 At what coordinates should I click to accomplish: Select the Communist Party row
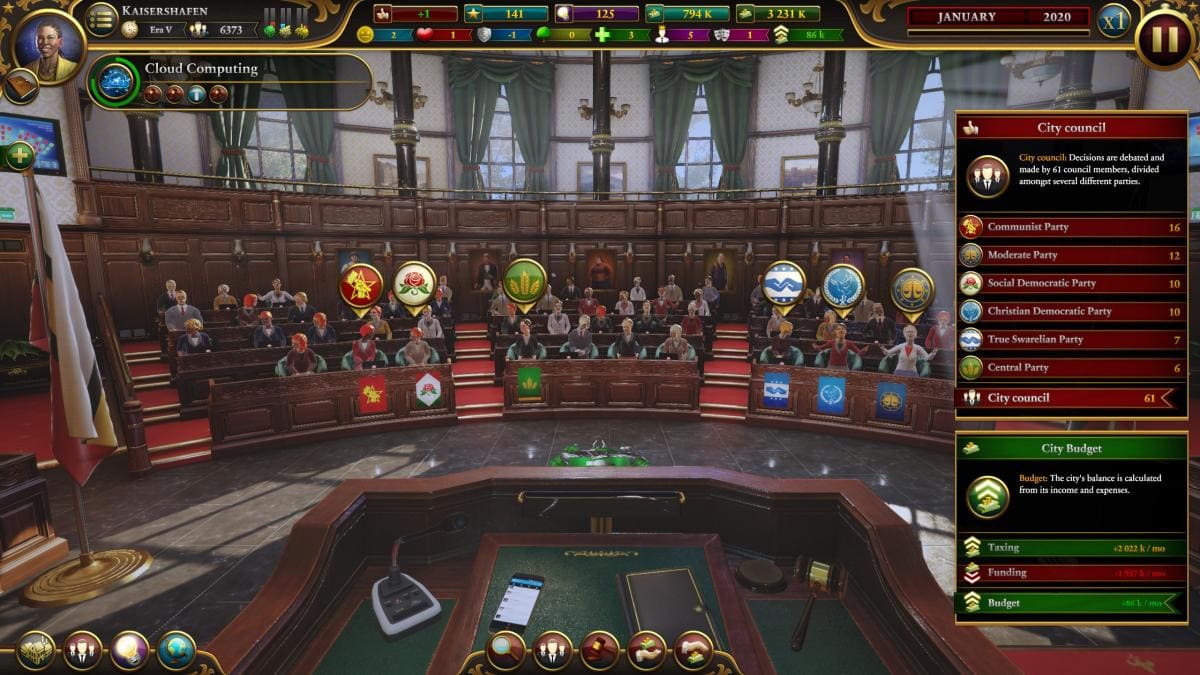(x=1072, y=227)
